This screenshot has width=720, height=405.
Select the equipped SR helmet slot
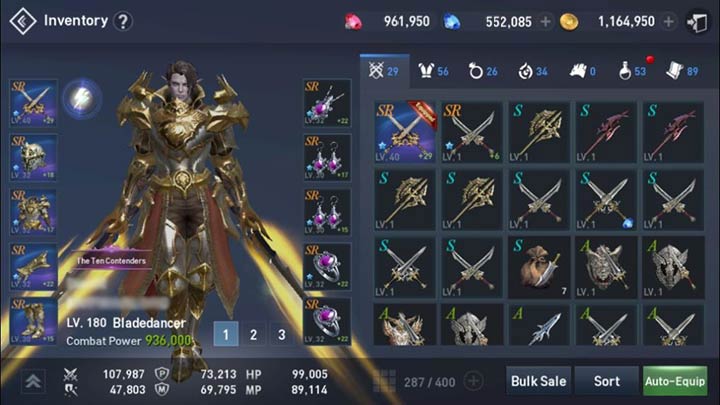[33, 156]
